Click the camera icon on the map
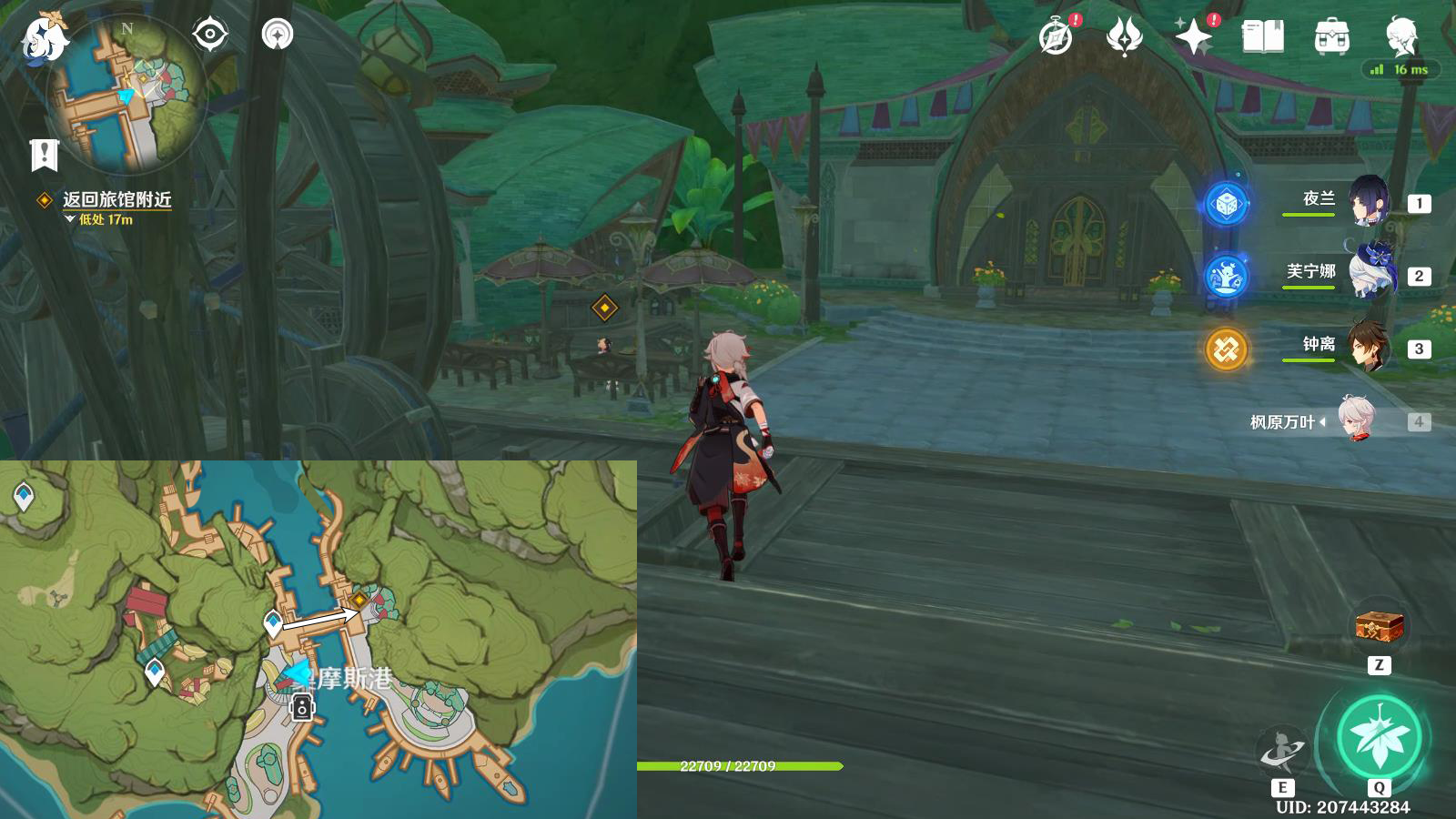 302,706
